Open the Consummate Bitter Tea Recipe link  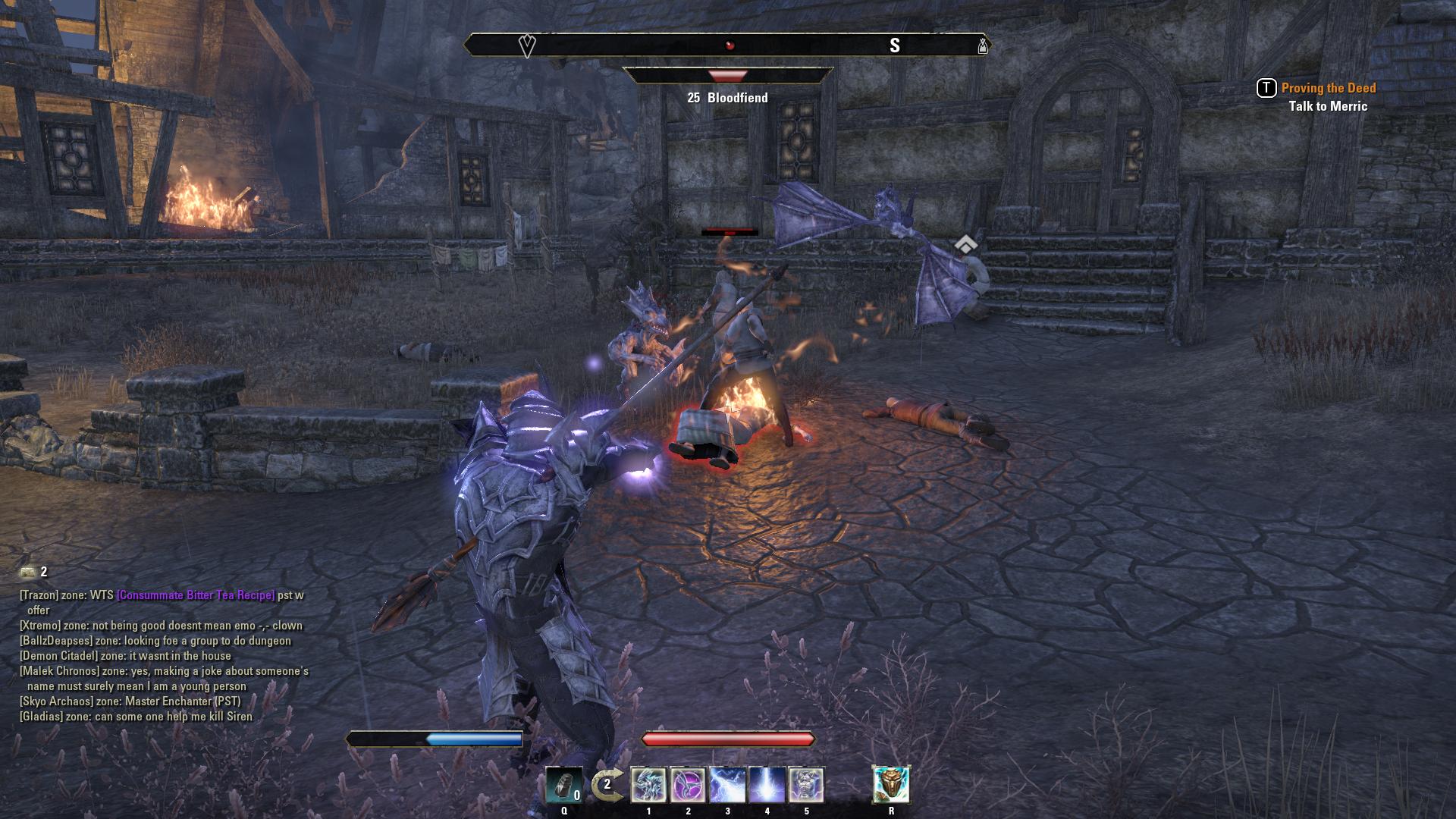(196, 595)
